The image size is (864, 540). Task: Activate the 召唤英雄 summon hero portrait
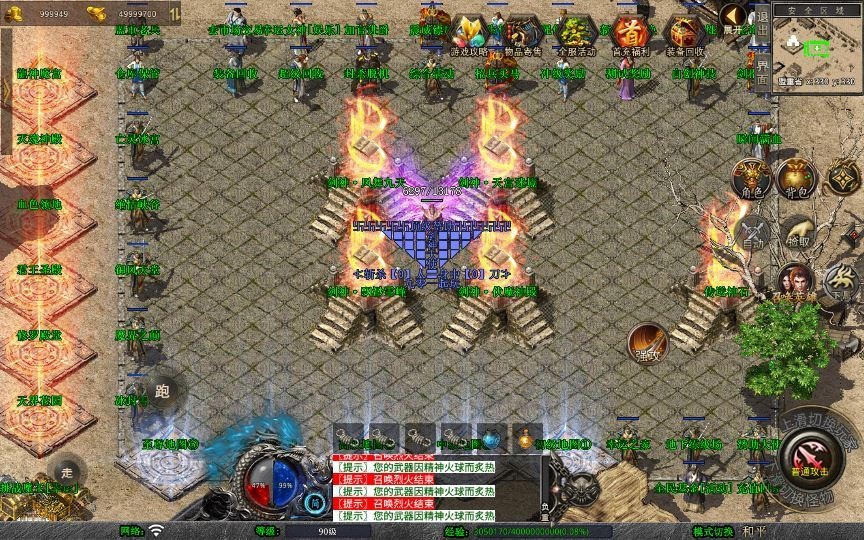794,283
